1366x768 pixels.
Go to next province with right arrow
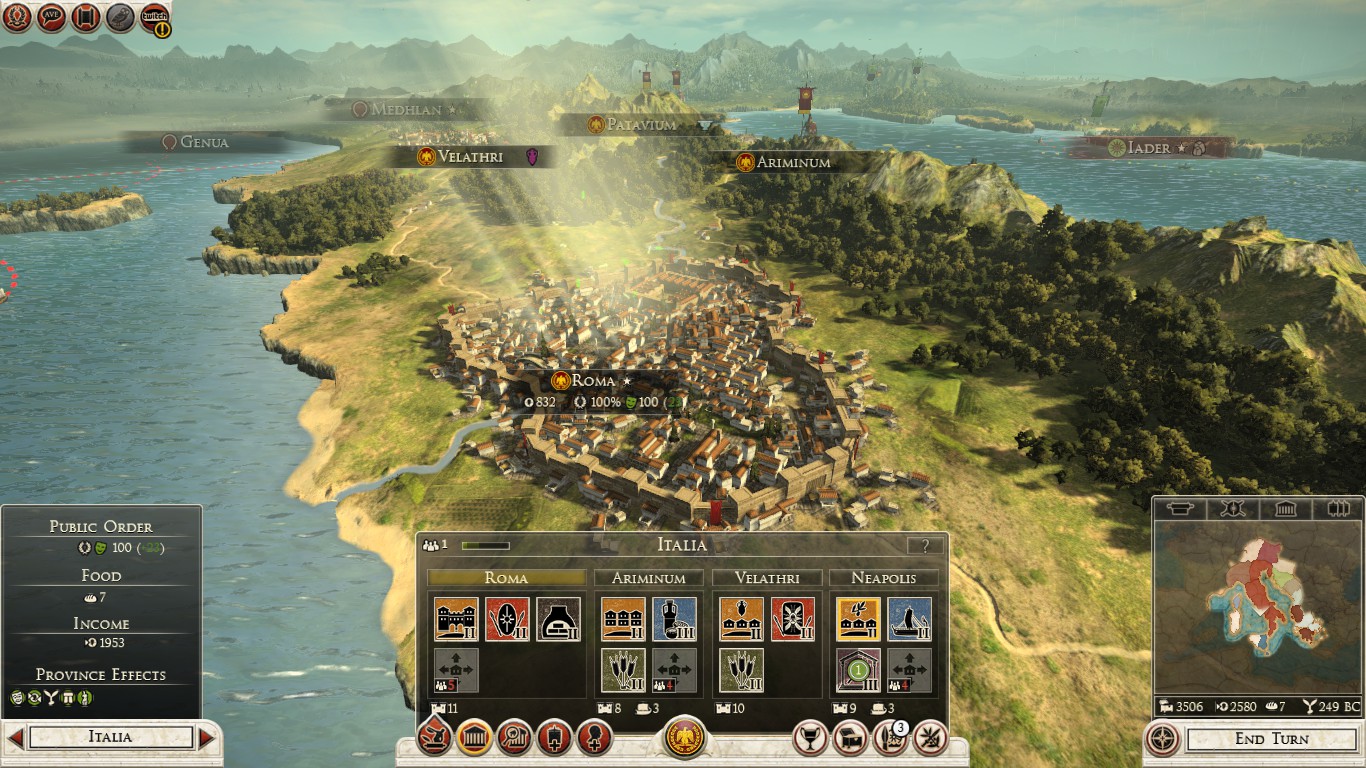(x=207, y=738)
